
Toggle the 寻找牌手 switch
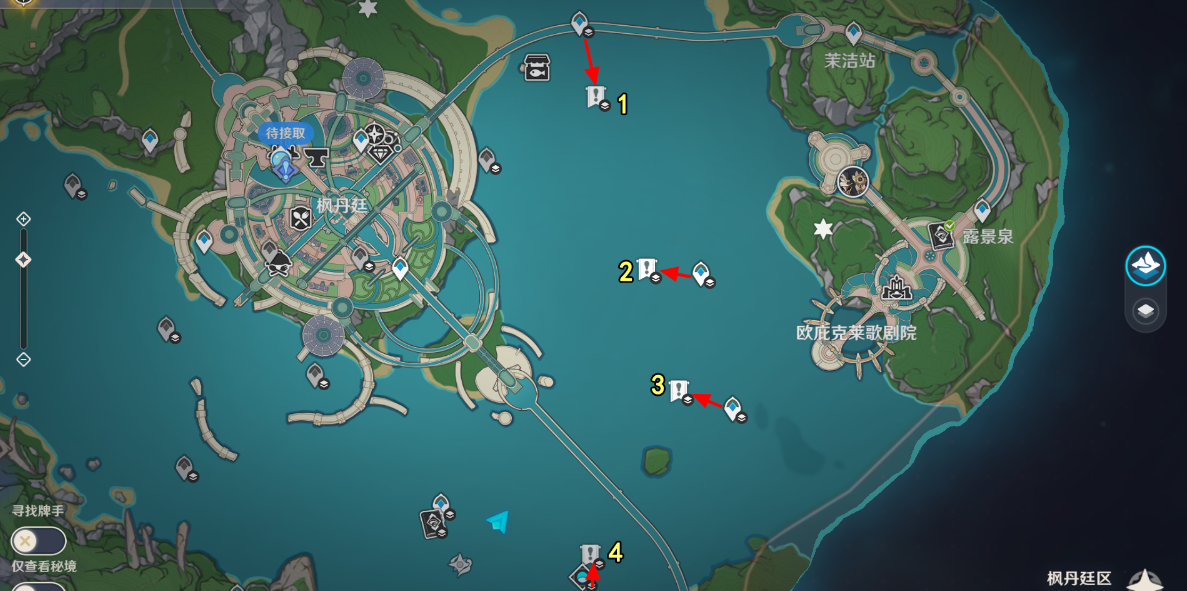click(x=38, y=541)
